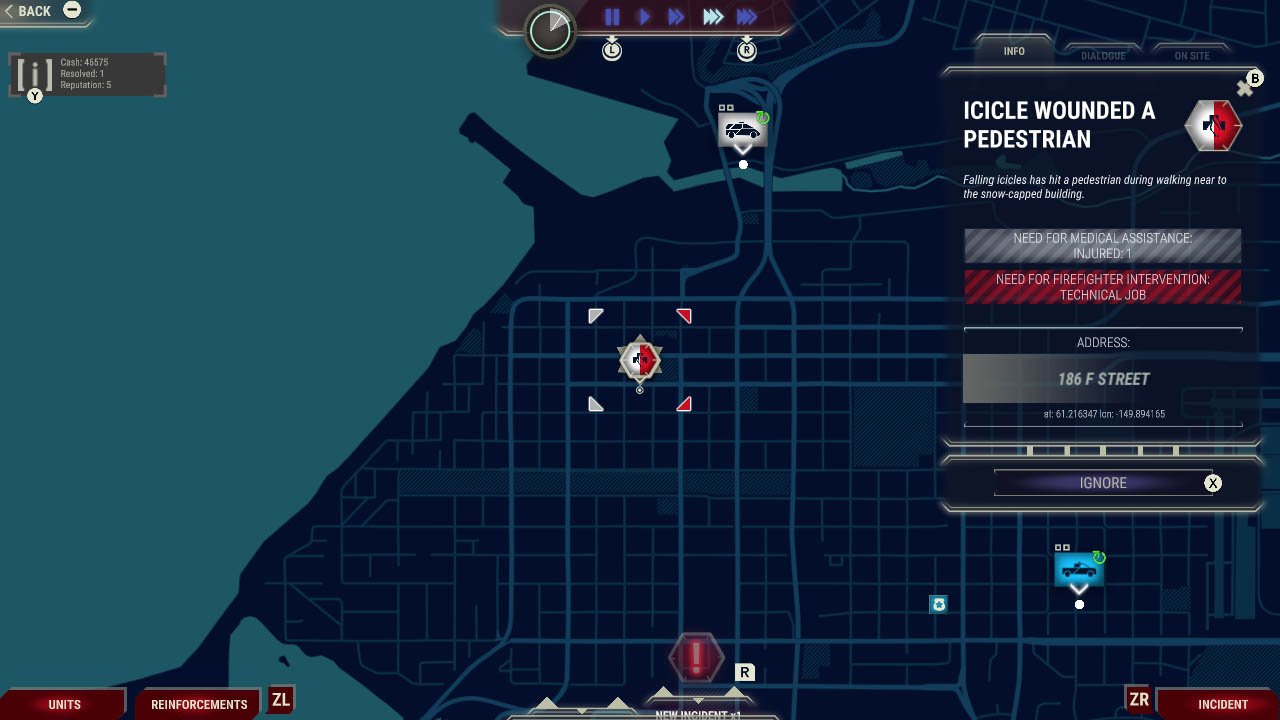1280x720 pixels.
Task: Open the New Incident x1 notification drawer
Action: tap(697, 712)
